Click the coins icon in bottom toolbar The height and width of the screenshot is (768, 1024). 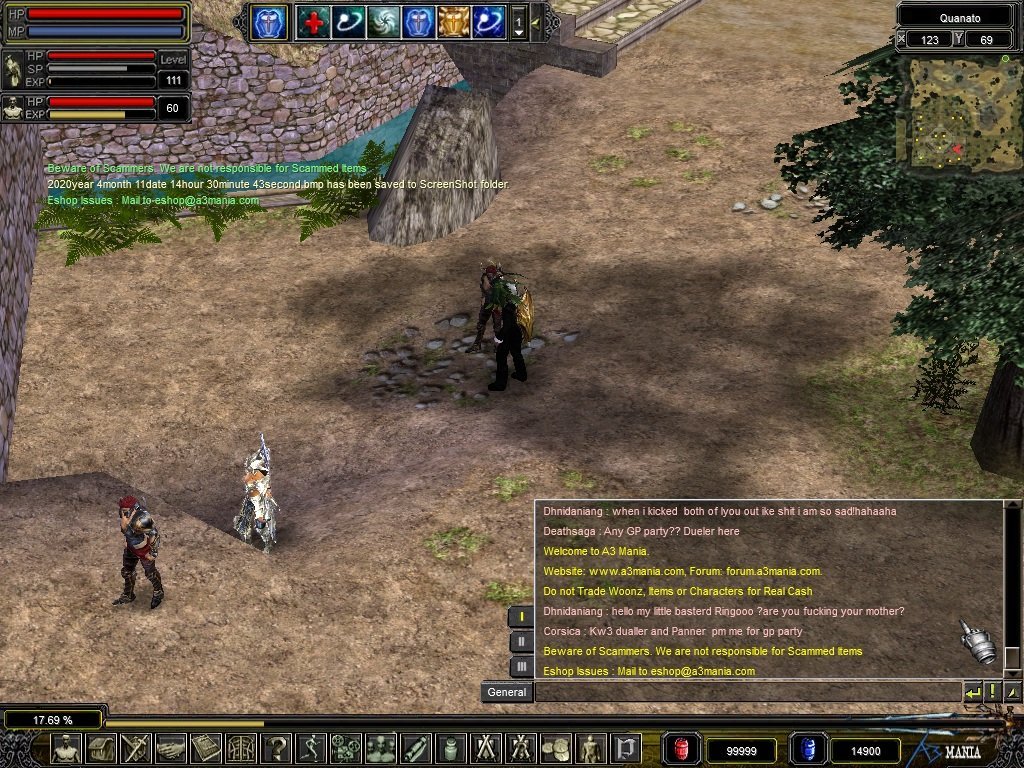[555, 748]
